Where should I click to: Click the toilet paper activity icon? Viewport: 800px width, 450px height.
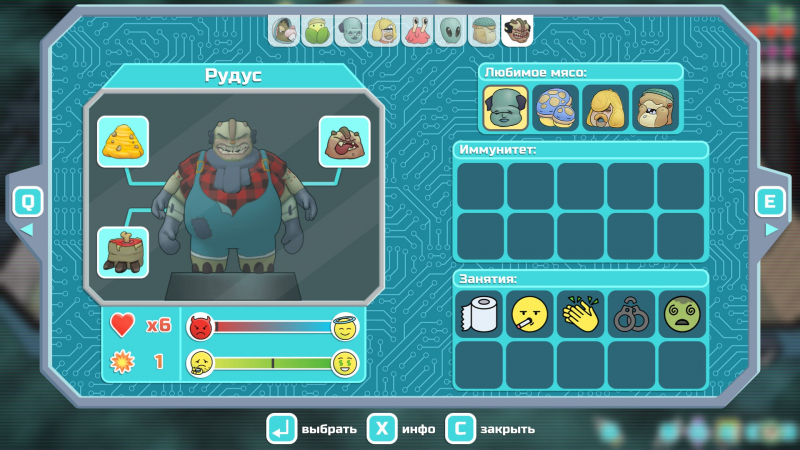tap(481, 314)
